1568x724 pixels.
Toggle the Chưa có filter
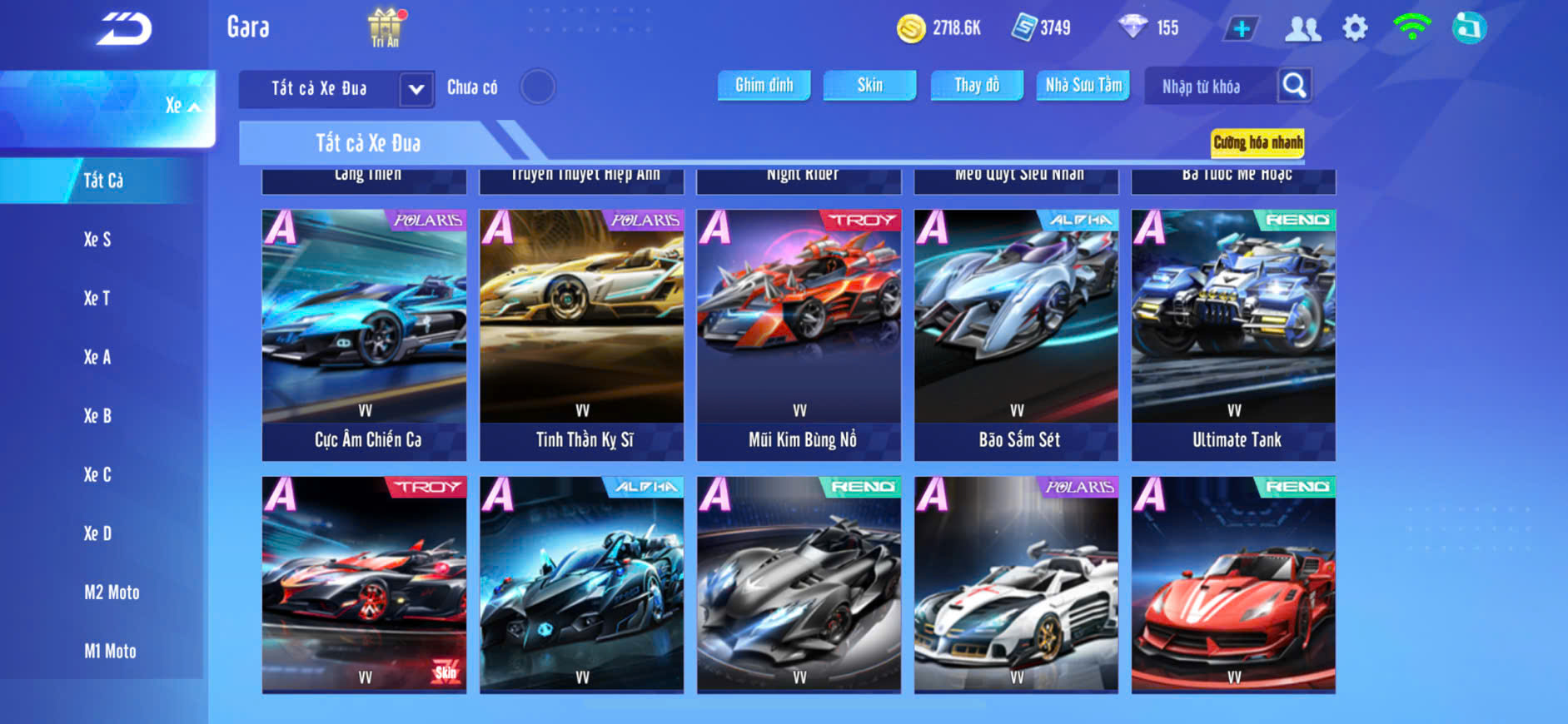537,87
